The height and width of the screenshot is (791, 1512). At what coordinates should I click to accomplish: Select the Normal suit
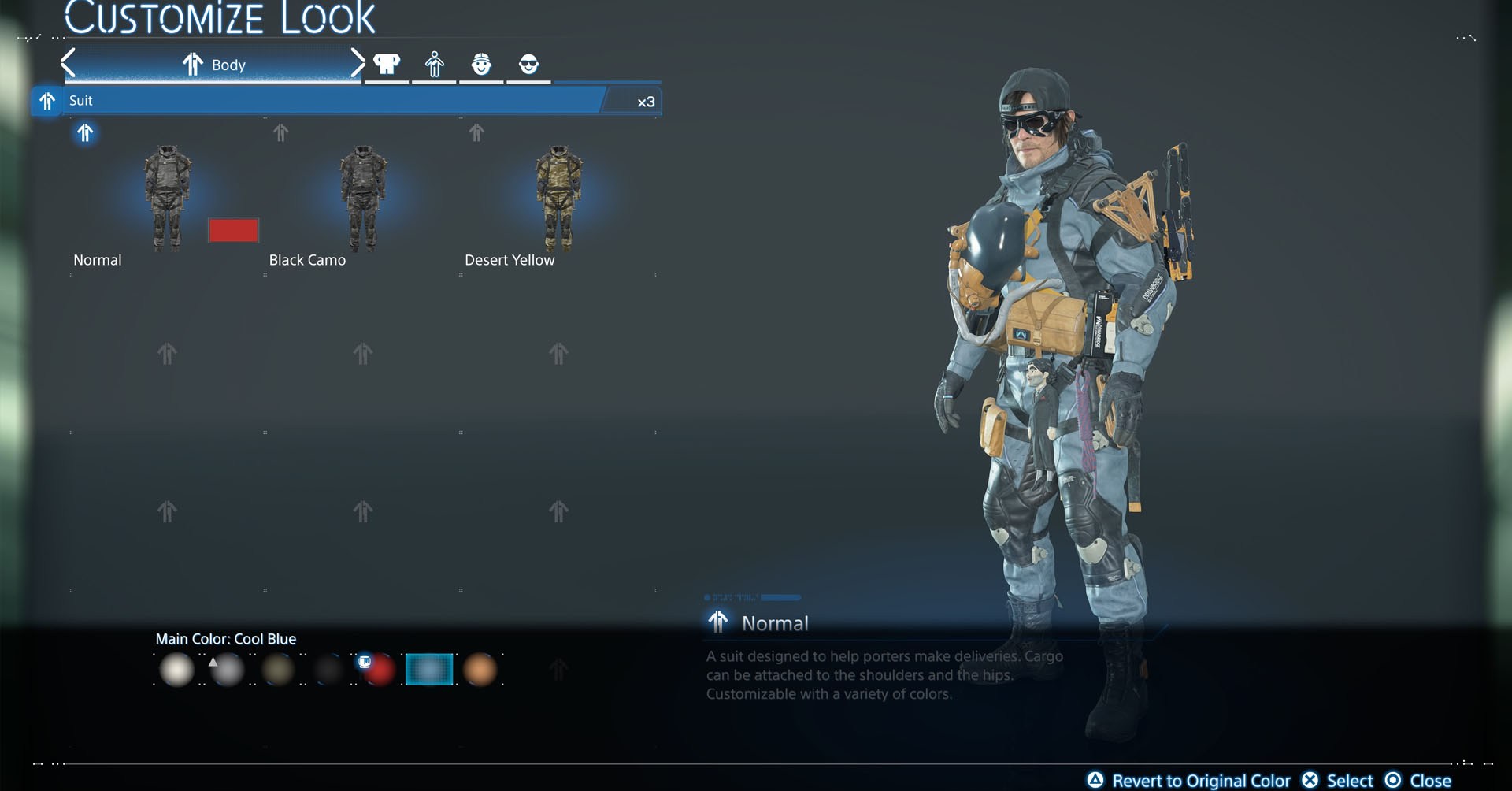point(167,199)
